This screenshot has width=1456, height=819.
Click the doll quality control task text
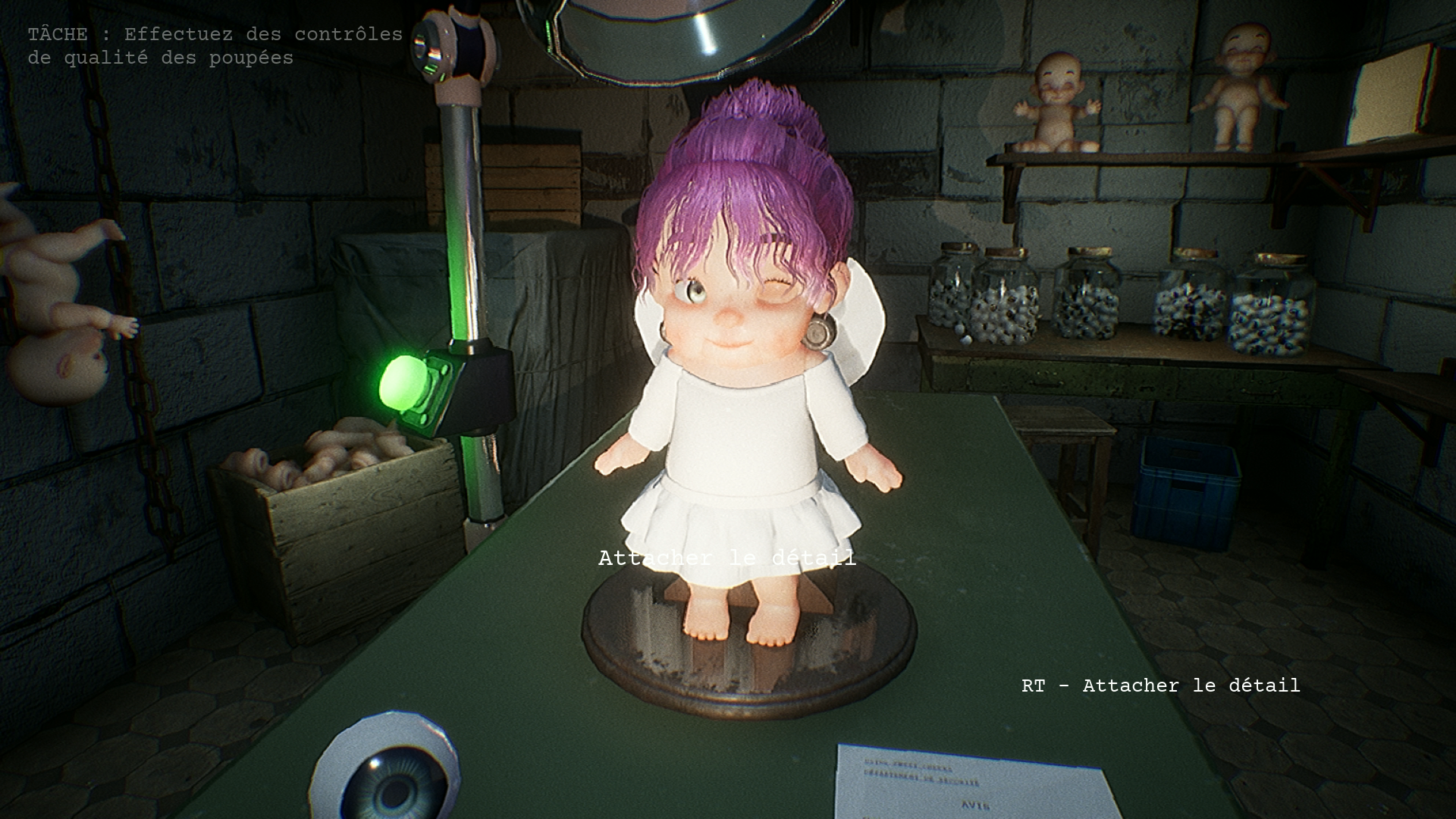coord(215,46)
